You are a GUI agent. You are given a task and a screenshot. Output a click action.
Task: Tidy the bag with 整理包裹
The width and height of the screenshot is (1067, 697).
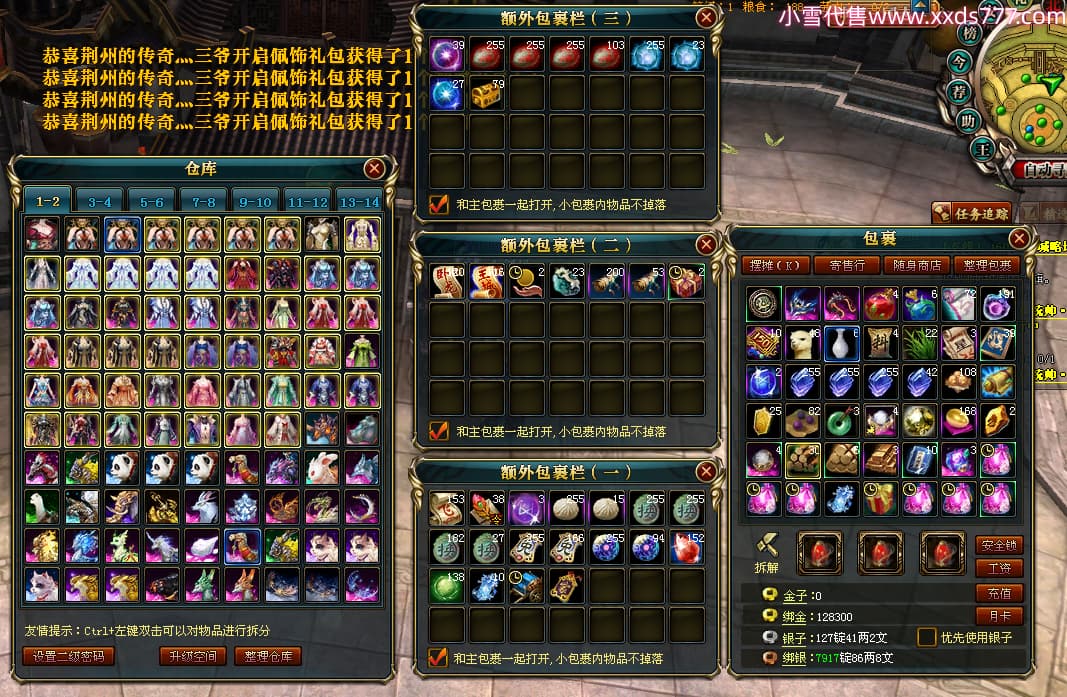(984, 265)
